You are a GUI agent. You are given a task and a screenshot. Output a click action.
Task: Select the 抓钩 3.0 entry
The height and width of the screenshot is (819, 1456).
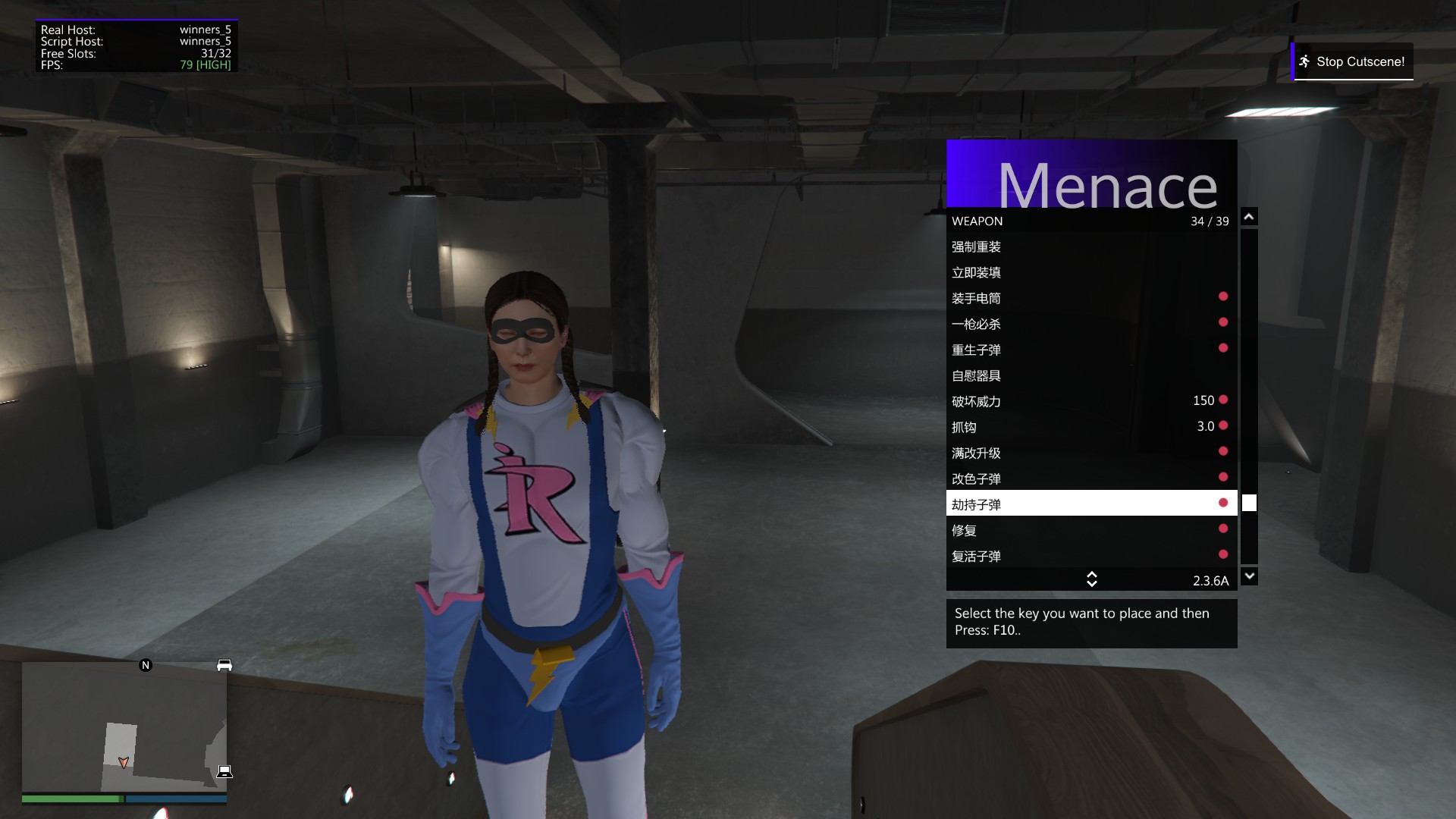pyautogui.click(x=1090, y=428)
